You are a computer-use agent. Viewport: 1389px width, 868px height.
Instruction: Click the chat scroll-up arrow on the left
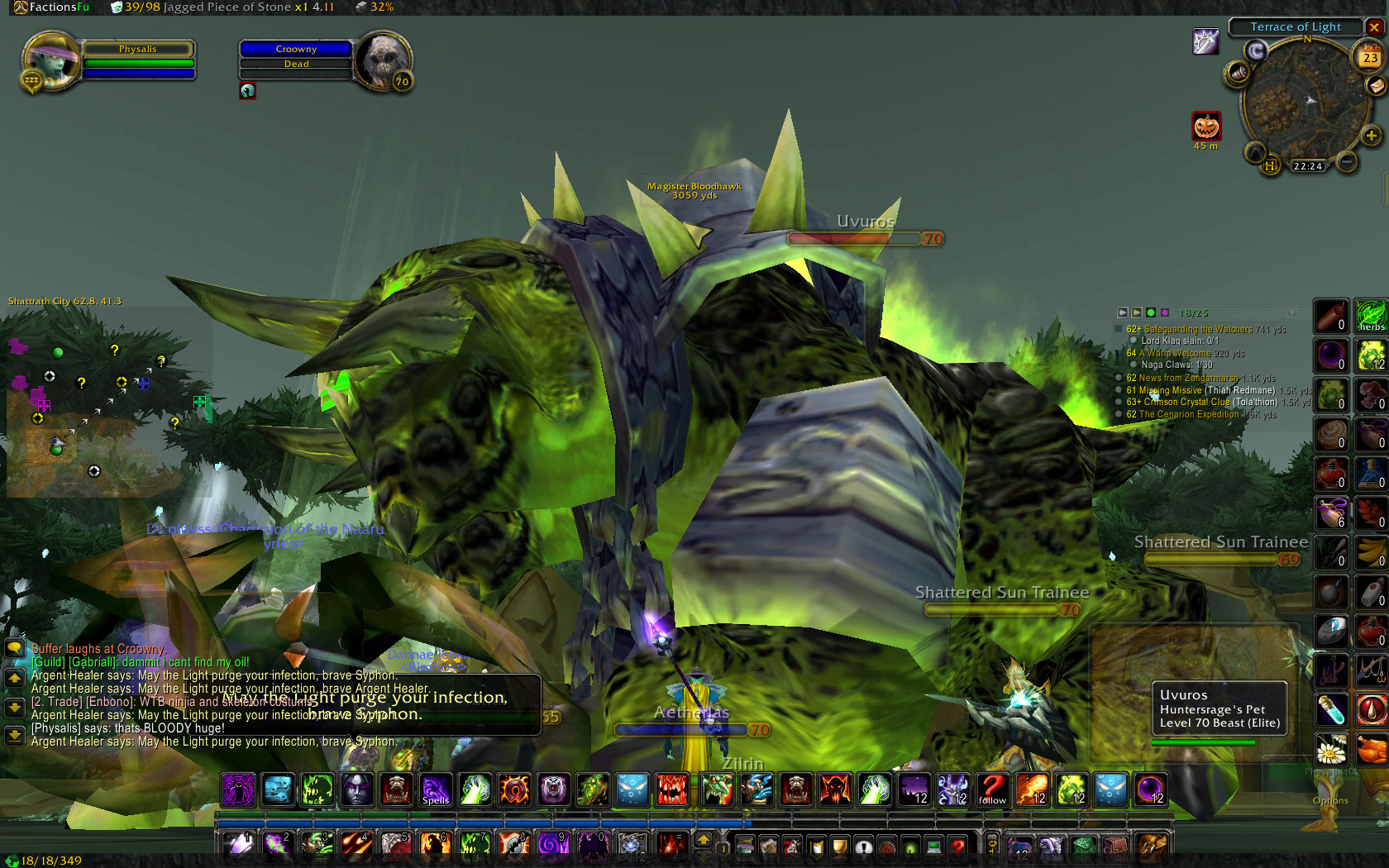pos(13,678)
